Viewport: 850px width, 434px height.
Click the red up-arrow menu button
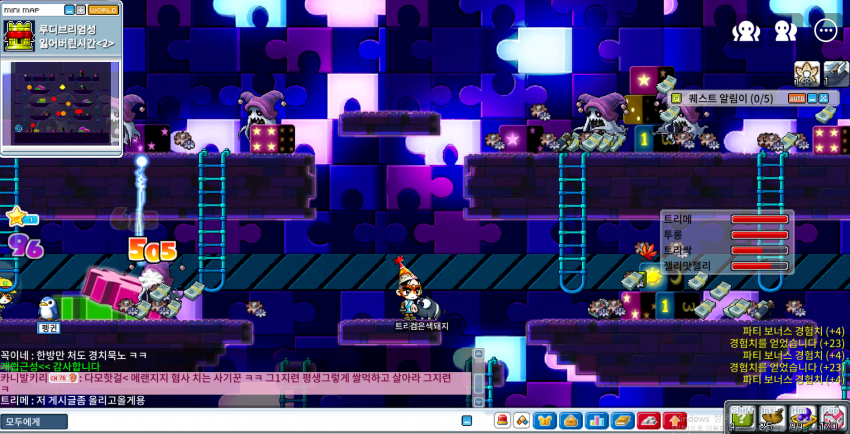[673, 420]
